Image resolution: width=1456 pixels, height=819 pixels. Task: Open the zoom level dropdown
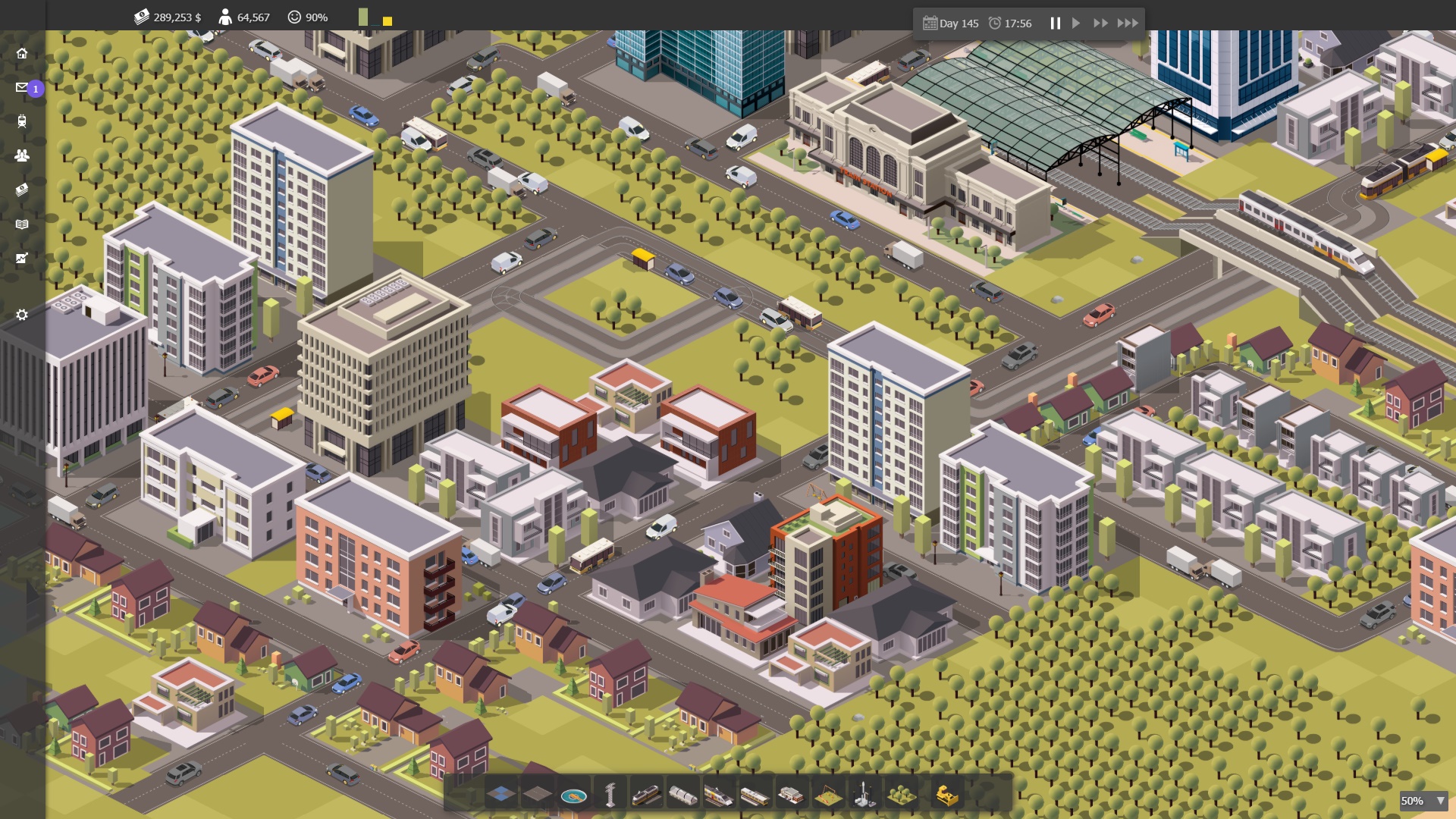click(x=1424, y=800)
